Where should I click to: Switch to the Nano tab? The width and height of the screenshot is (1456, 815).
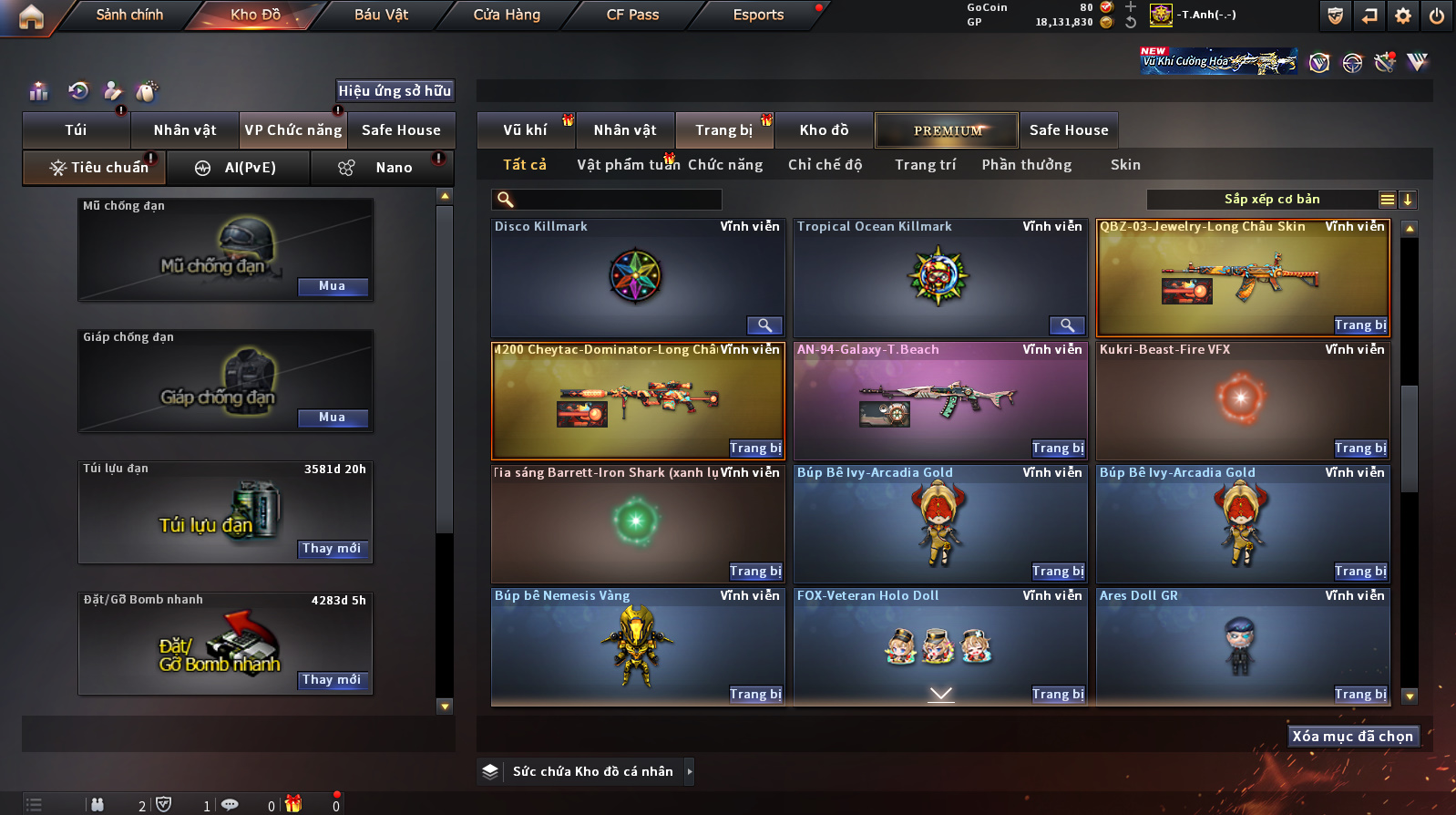coord(393,168)
